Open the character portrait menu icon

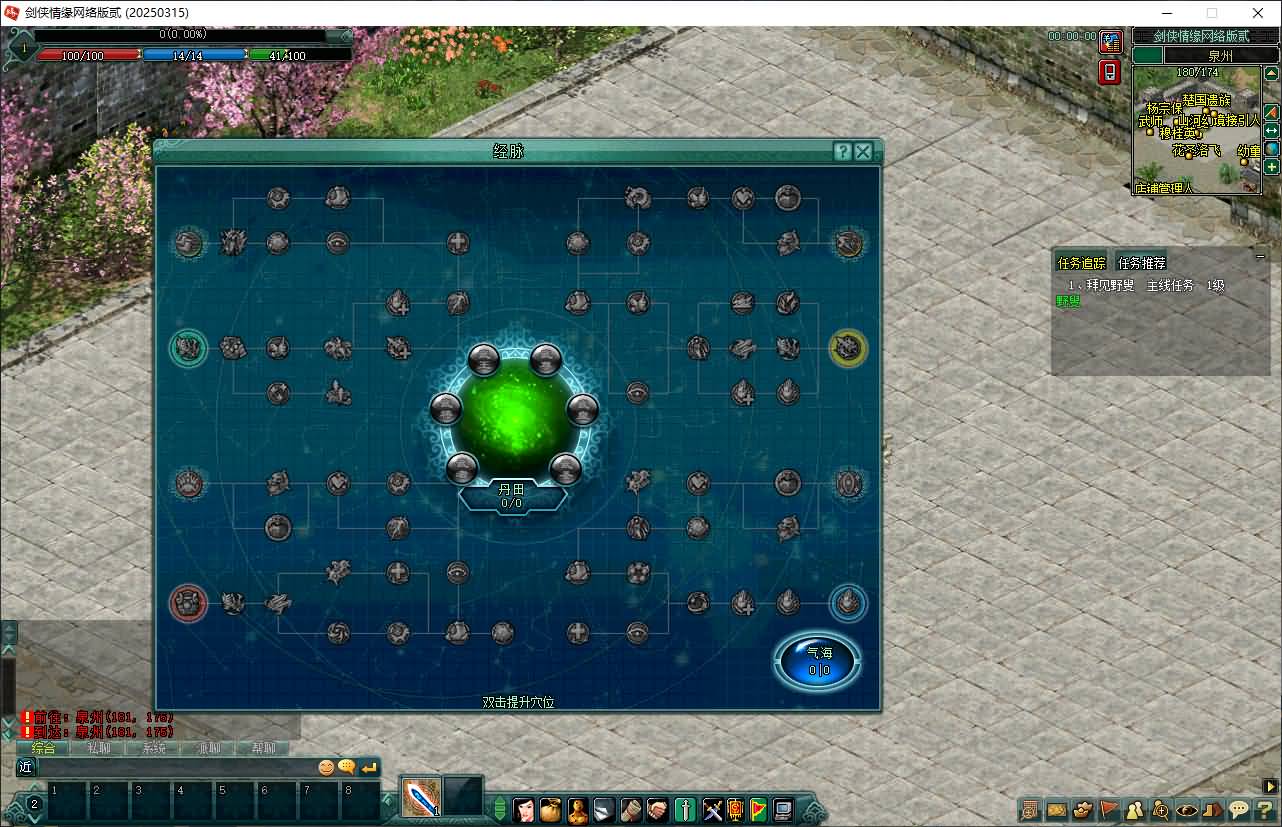tap(524, 809)
